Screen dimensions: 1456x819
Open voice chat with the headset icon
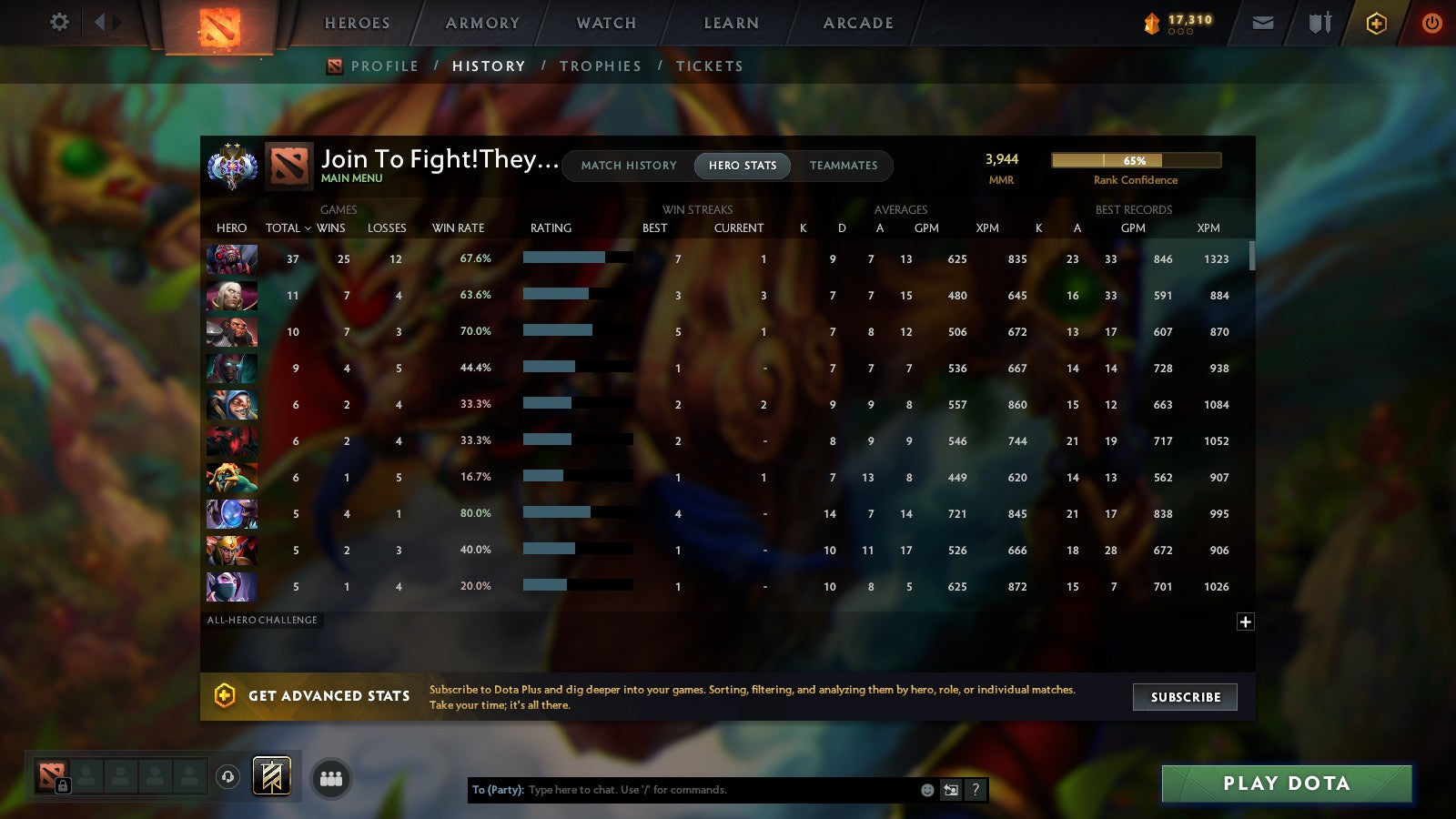[x=227, y=777]
